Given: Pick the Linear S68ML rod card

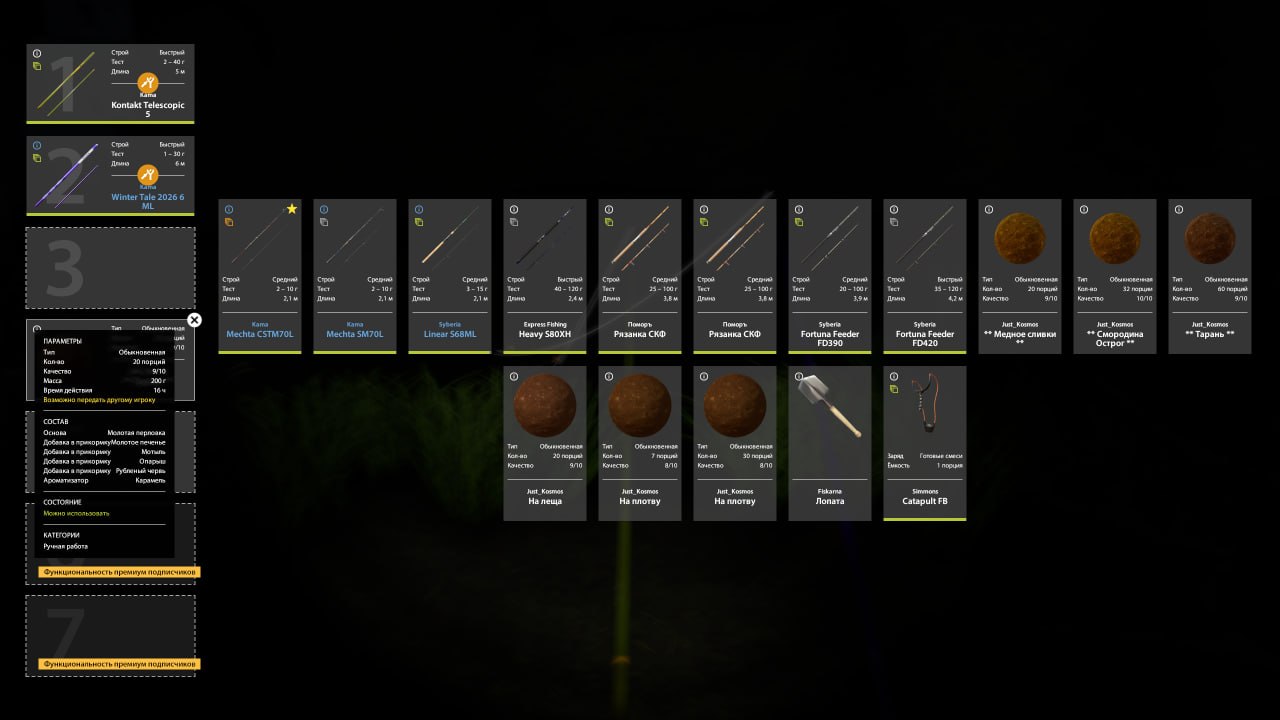Looking at the screenshot, I should point(450,275).
